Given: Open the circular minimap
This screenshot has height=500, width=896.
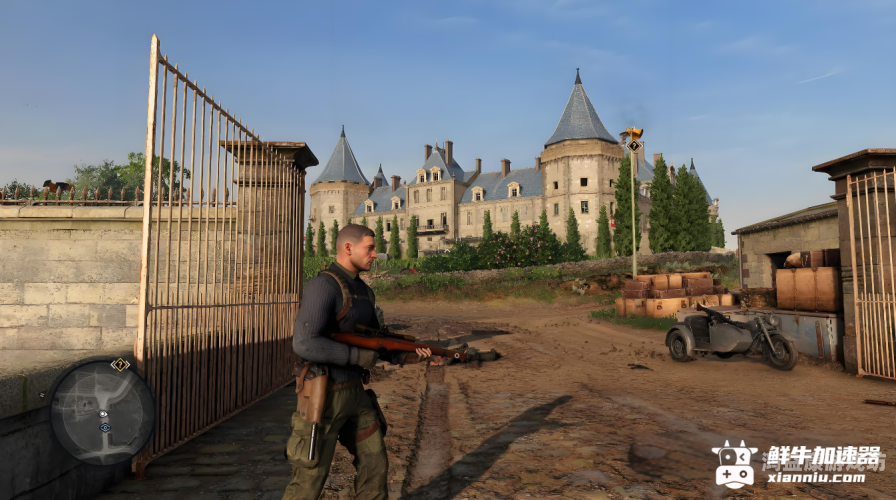Looking at the screenshot, I should pyautogui.click(x=102, y=411).
